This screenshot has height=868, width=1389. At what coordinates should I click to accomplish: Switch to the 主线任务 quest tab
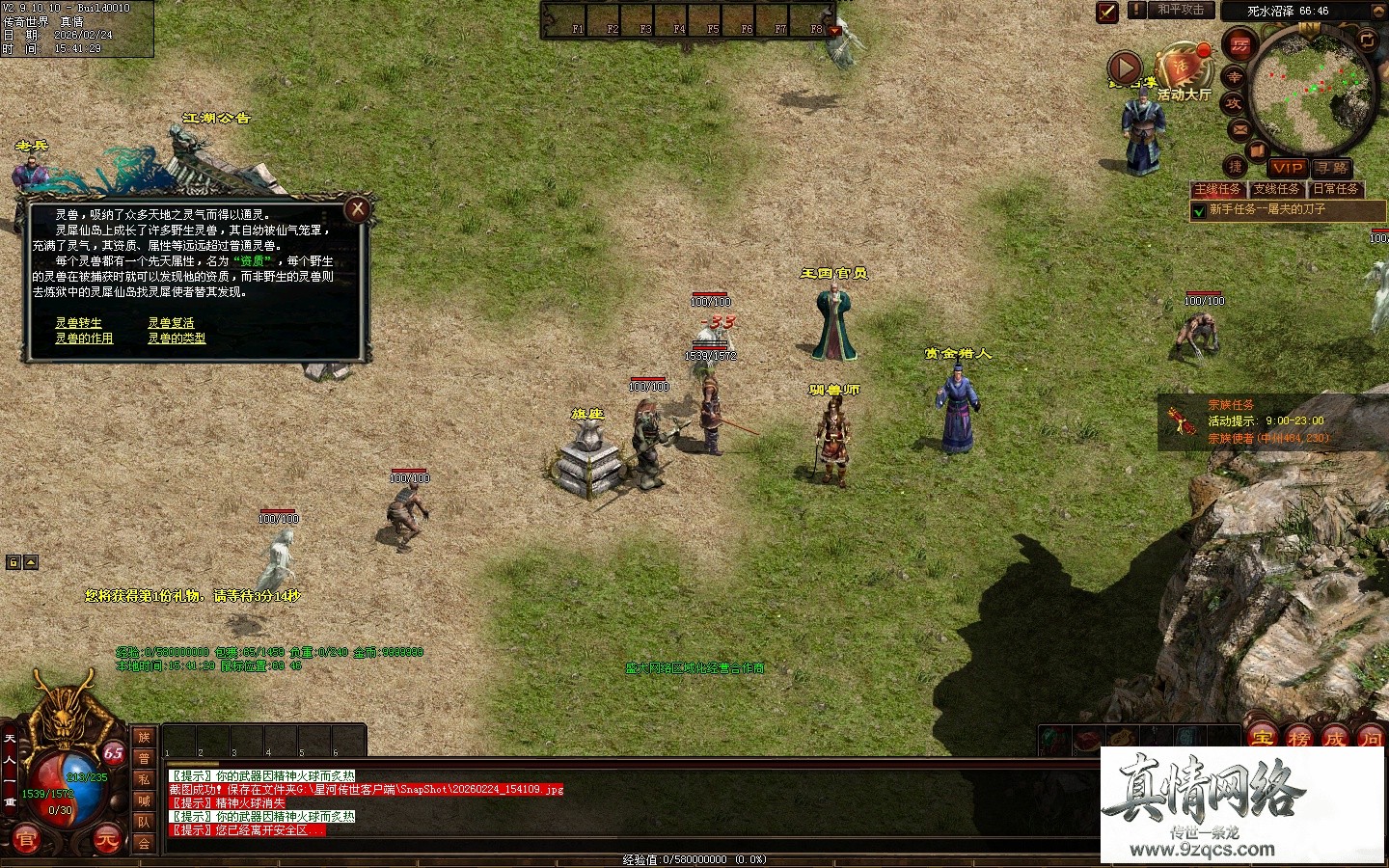click(x=1218, y=189)
